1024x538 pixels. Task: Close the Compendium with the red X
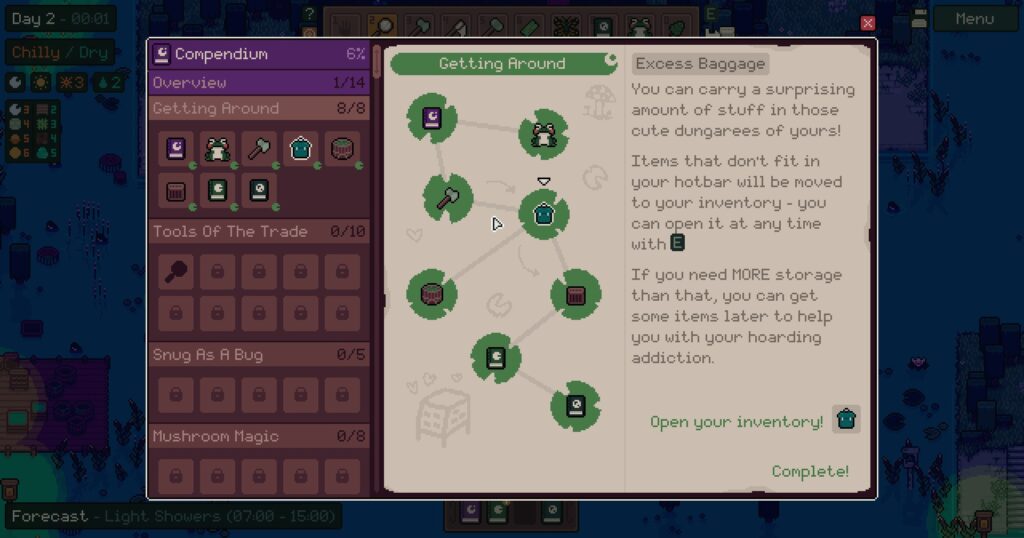pyautogui.click(x=867, y=23)
